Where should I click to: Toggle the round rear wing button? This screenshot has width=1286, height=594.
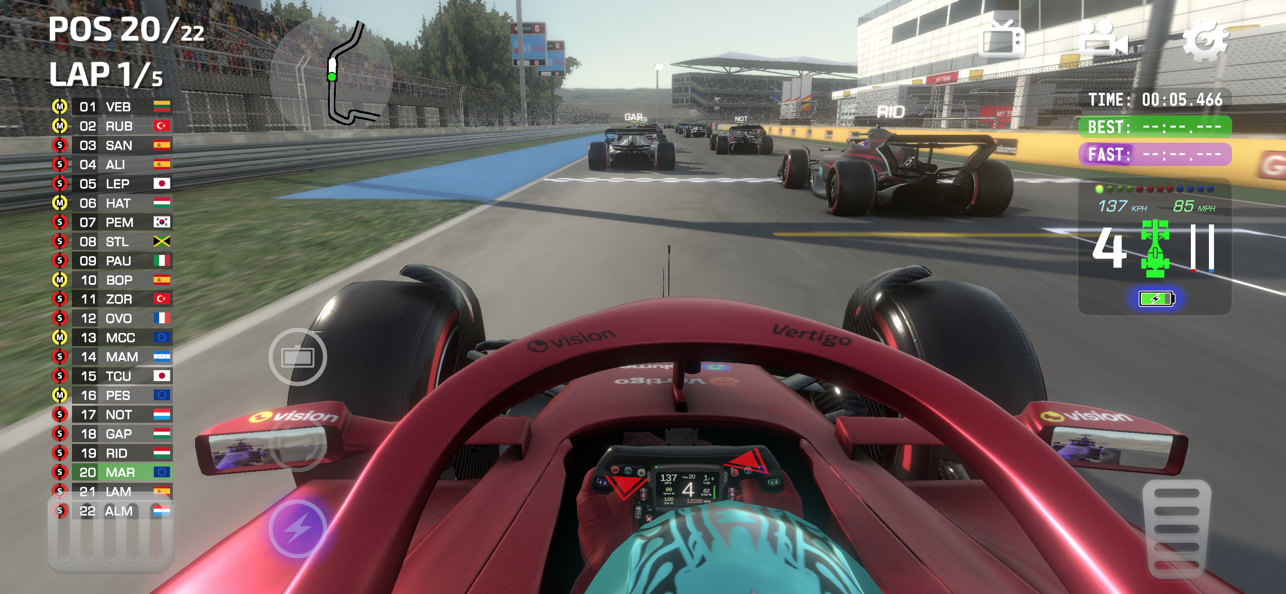pos(297,357)
